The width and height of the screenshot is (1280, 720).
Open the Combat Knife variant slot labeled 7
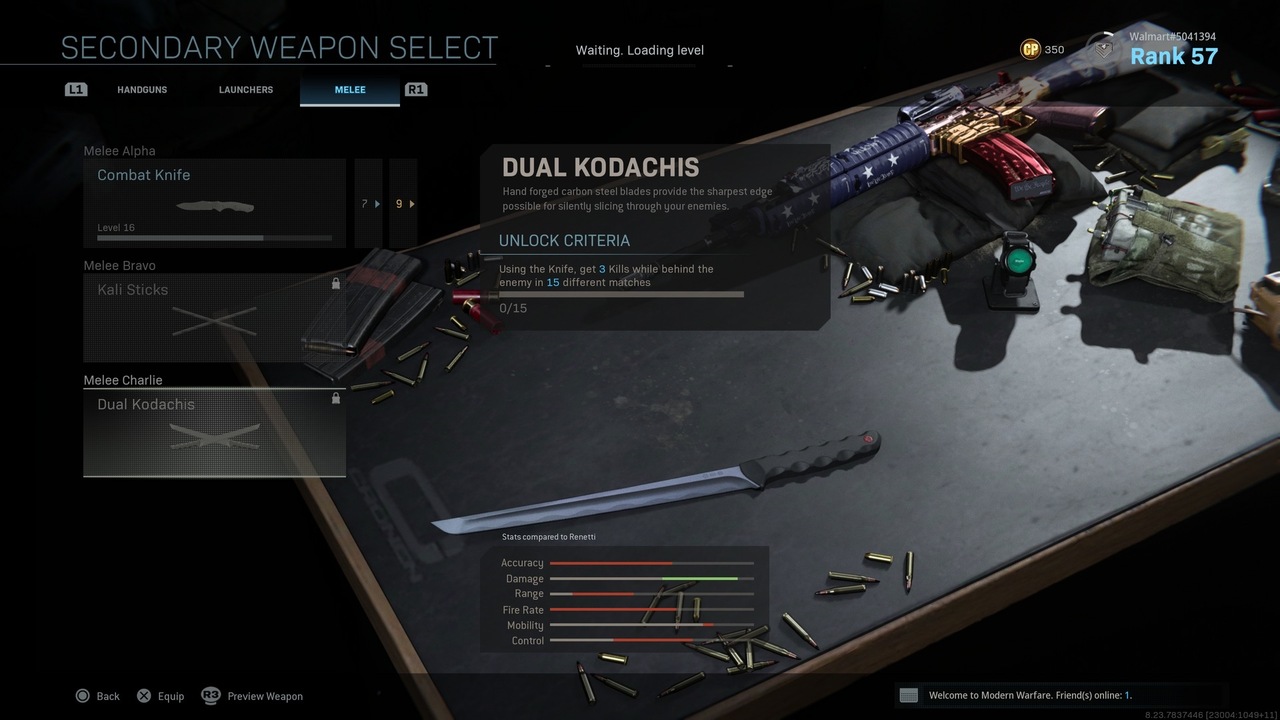pyautogui.click(x=369, y=203)
